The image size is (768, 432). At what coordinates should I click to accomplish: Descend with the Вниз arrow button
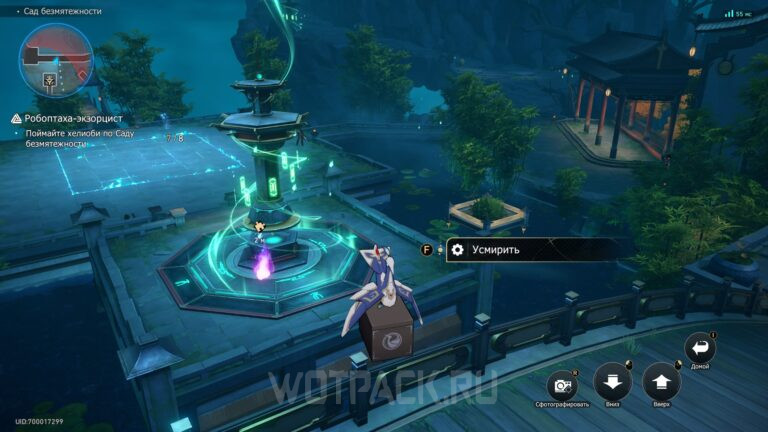[x=610, y=381]
